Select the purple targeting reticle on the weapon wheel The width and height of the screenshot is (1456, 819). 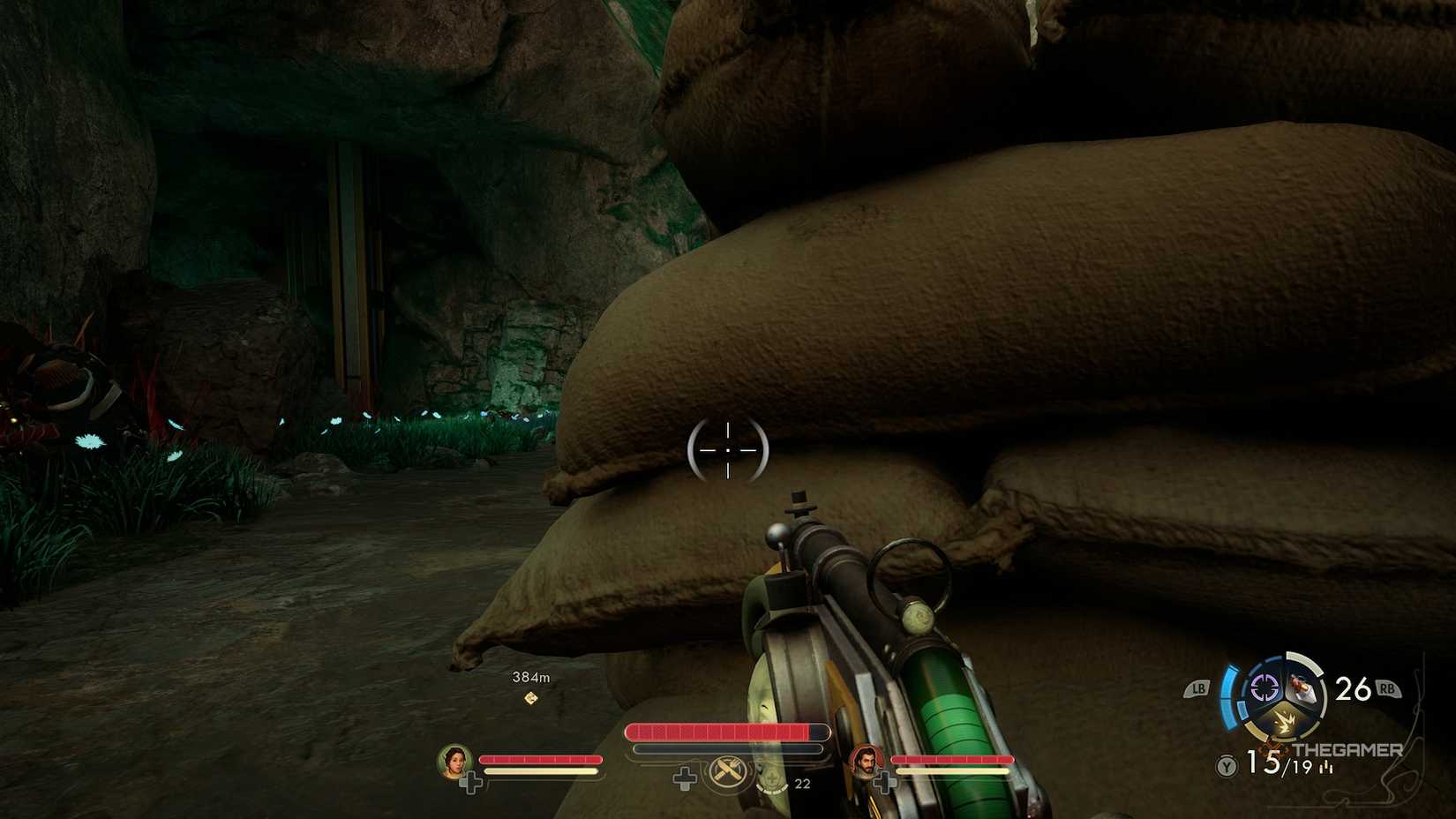tap(1263, 687)
